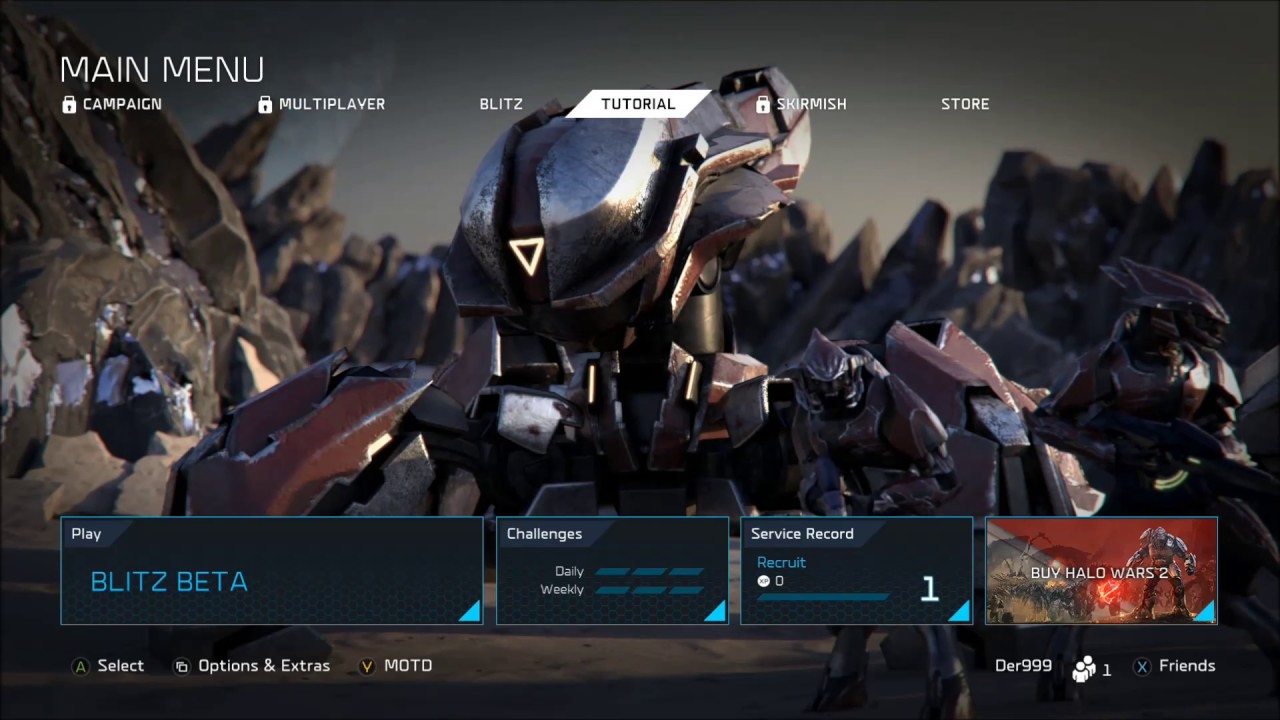1280x720 pixels.
Task: Switch to the Multiplayer tab
Action: click(321, 104)
